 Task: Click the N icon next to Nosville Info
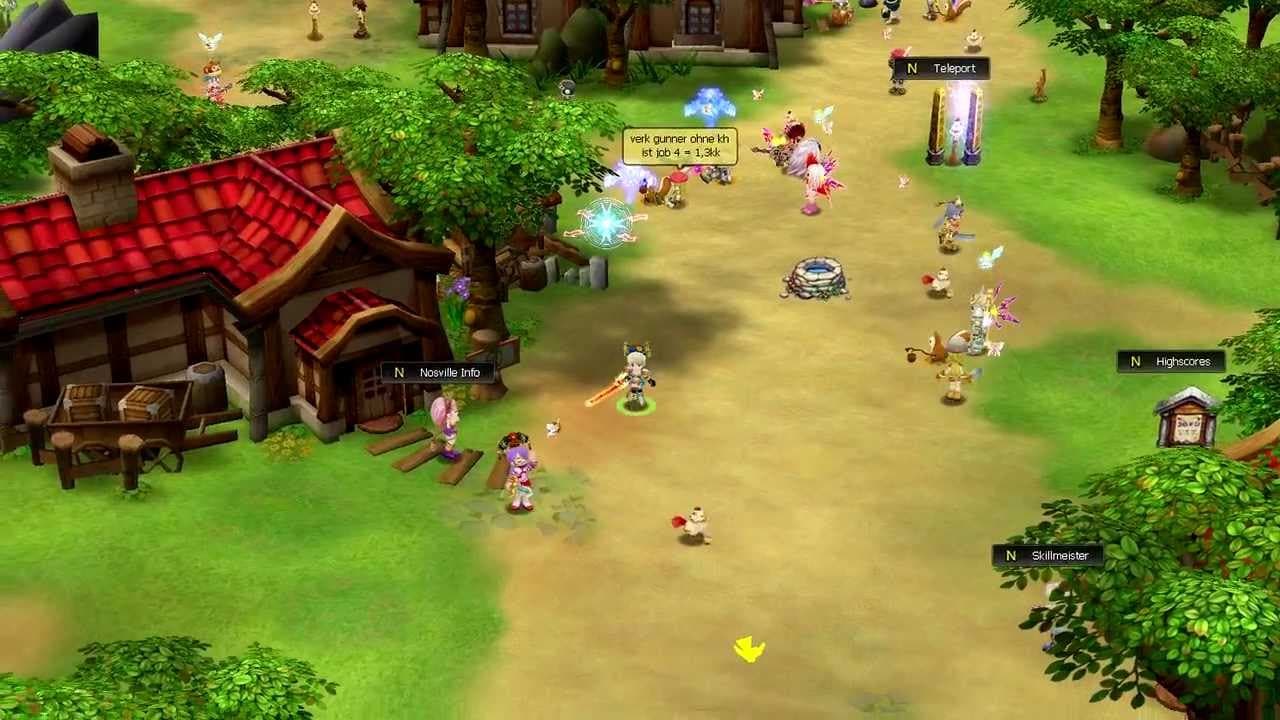[399, 371]
